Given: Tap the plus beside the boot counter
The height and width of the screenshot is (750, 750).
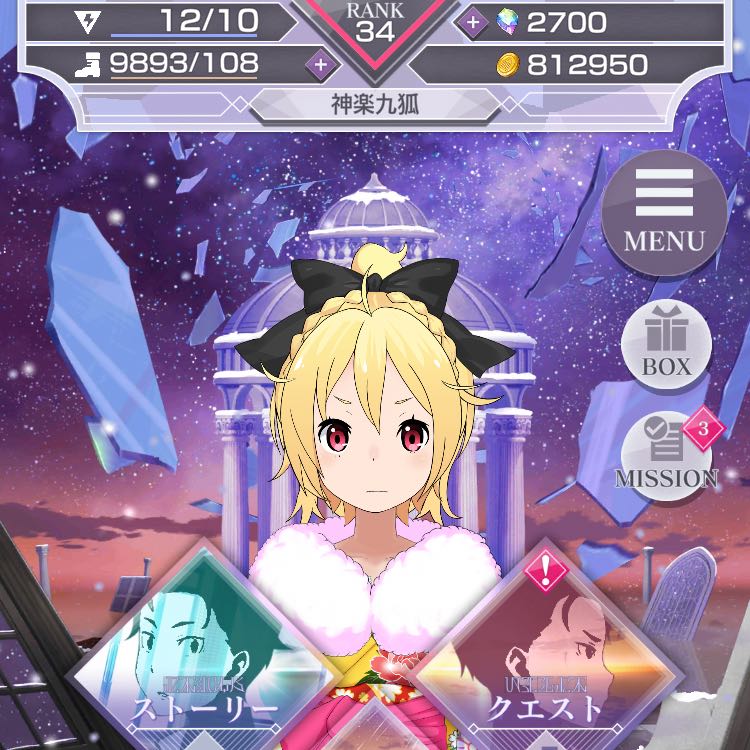Looking at the screenshot, I should pyautogui.click(x=320, y=64).
